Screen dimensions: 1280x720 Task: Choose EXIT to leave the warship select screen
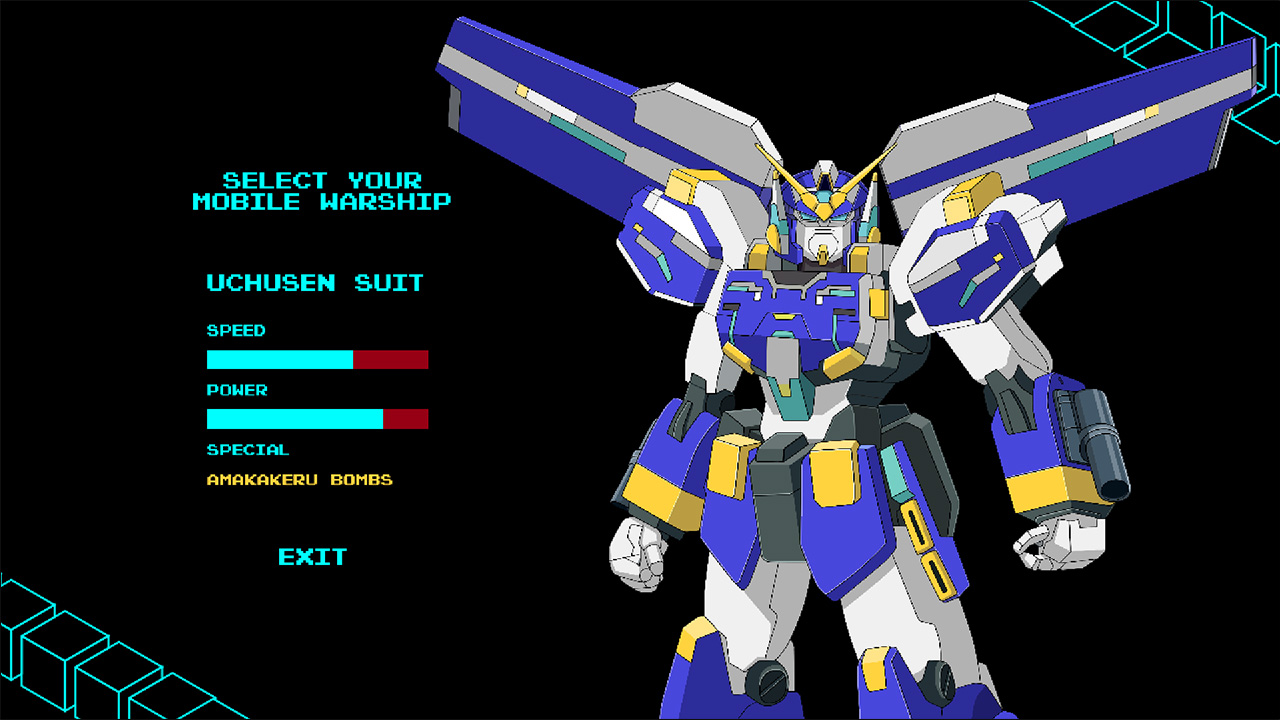click(311, 557)
